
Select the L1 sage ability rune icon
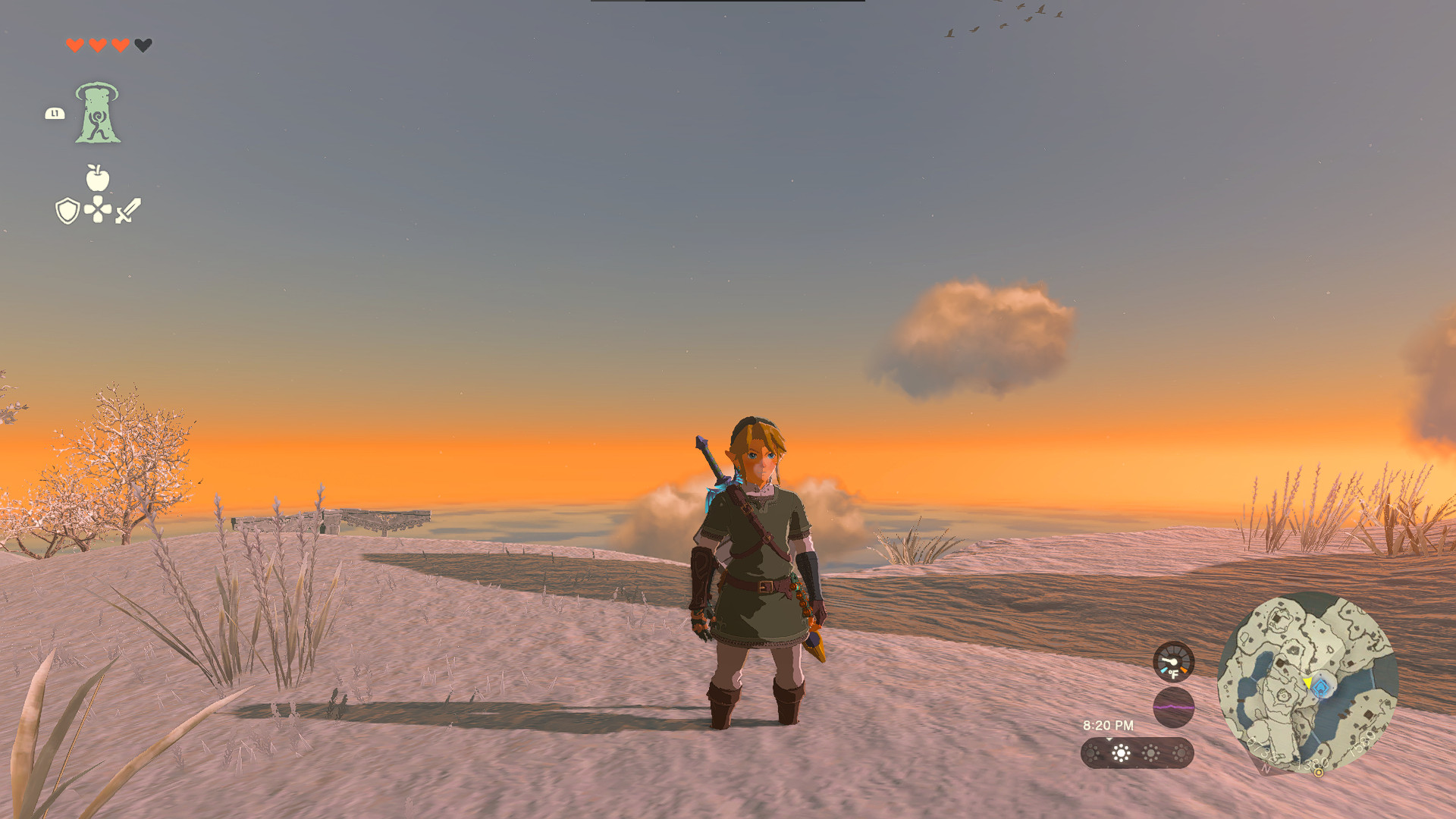click(99, 114)
